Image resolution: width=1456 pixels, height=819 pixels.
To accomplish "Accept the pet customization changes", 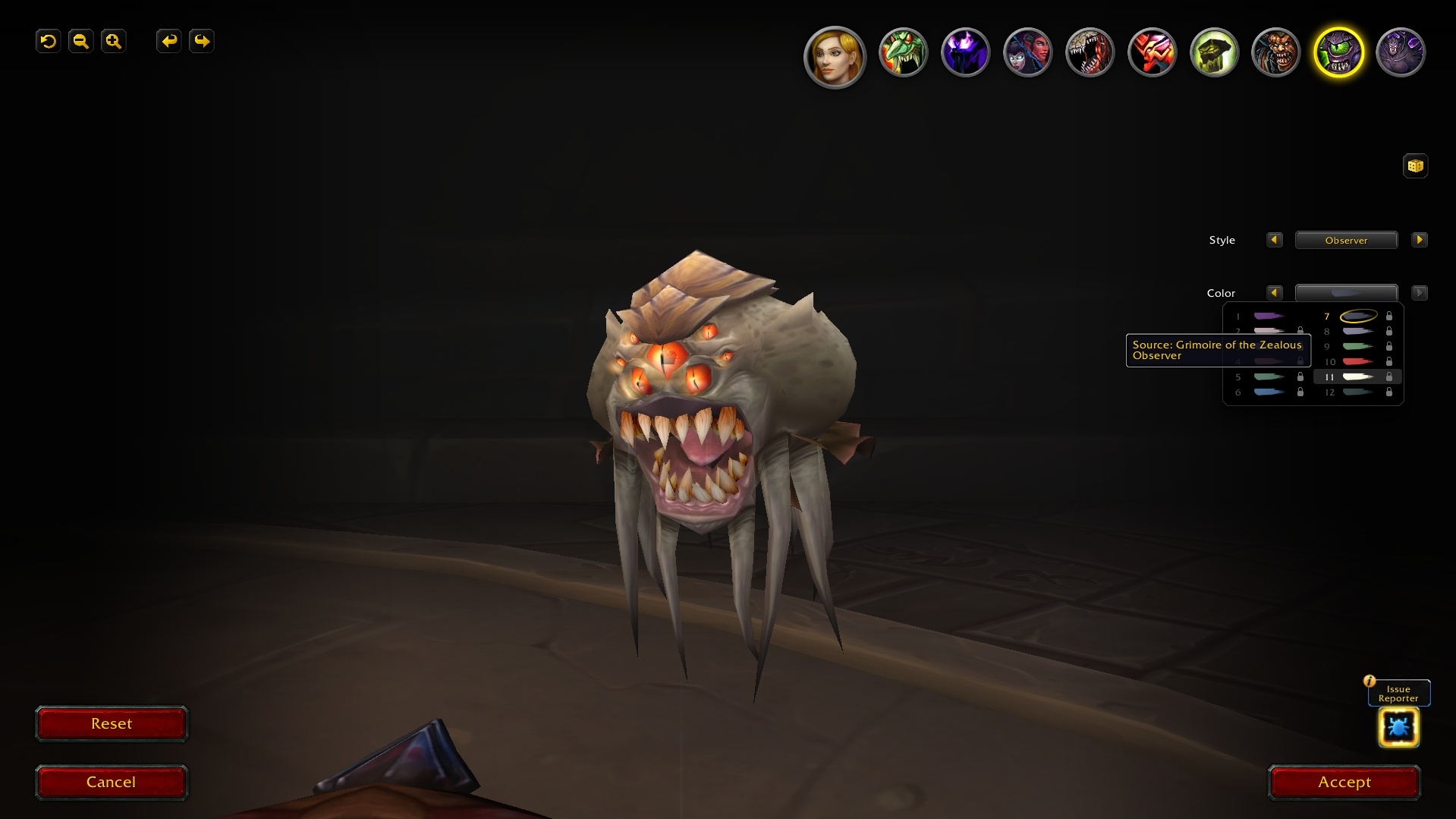I will click(1344, 782).
